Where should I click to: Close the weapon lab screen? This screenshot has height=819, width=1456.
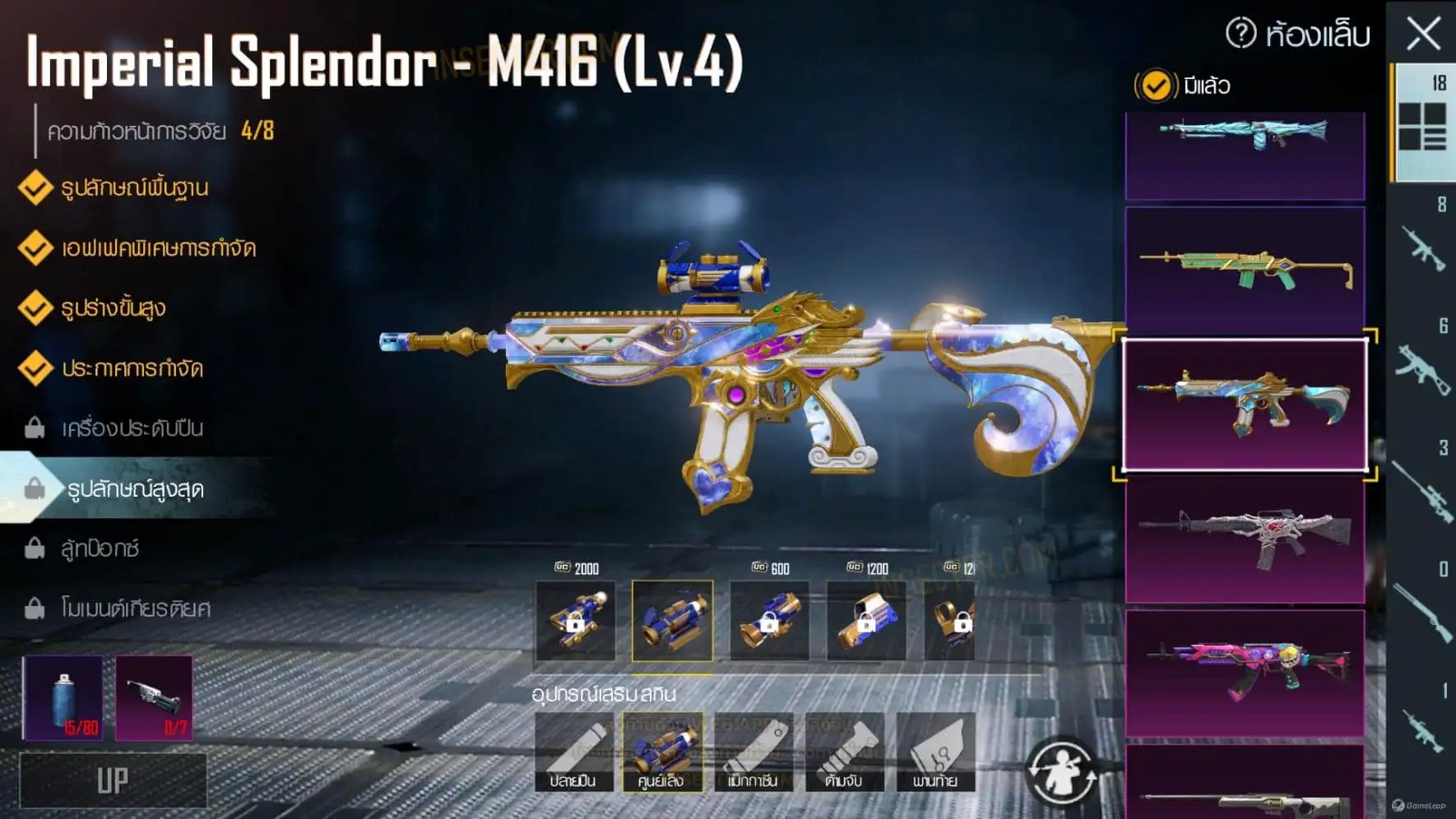tap(1423, 35)
